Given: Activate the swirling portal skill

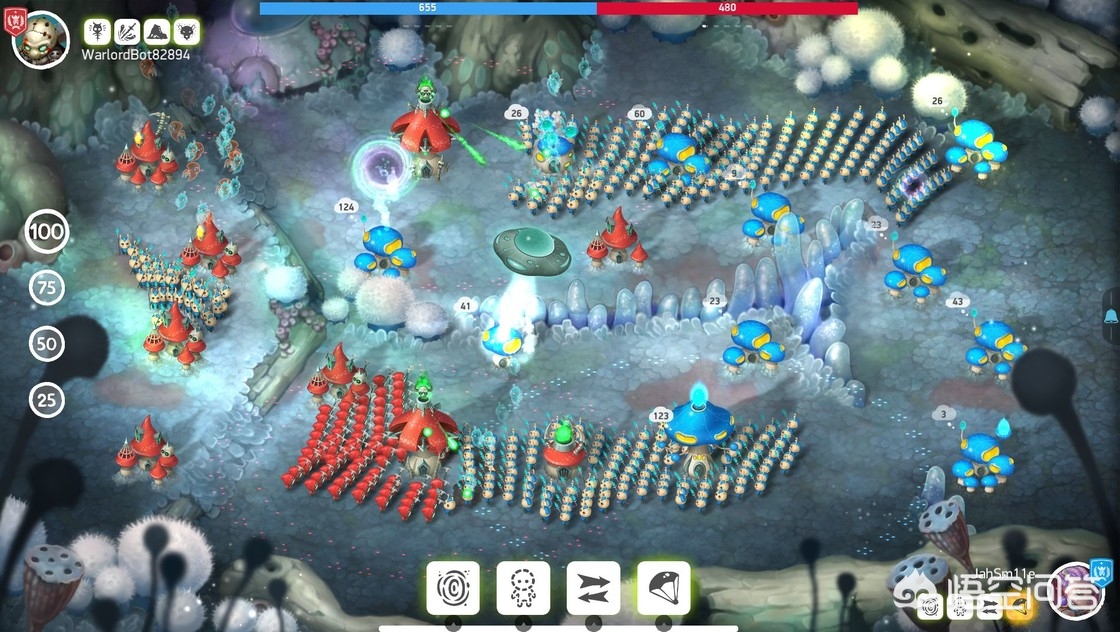Looking at the screenshot, I should pyautogui.click(x=453, y=587).
